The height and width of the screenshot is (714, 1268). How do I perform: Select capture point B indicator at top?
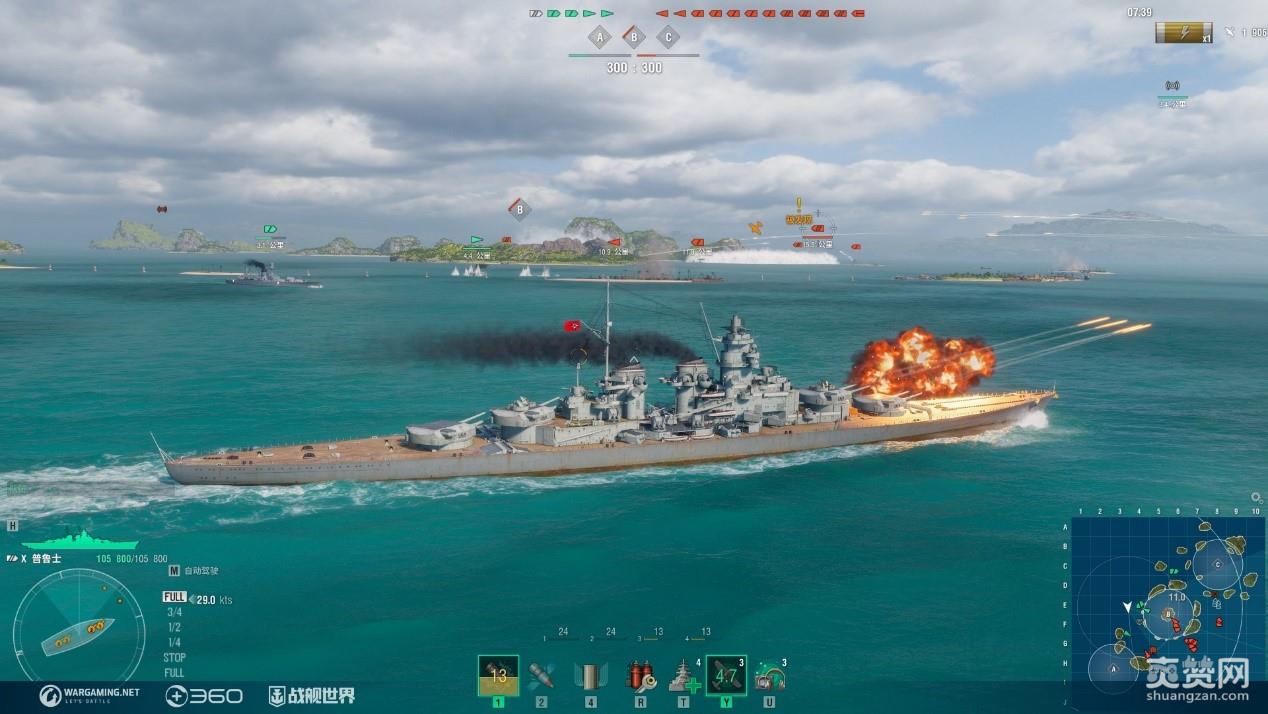pyautogui.click(x=633, y=38)
